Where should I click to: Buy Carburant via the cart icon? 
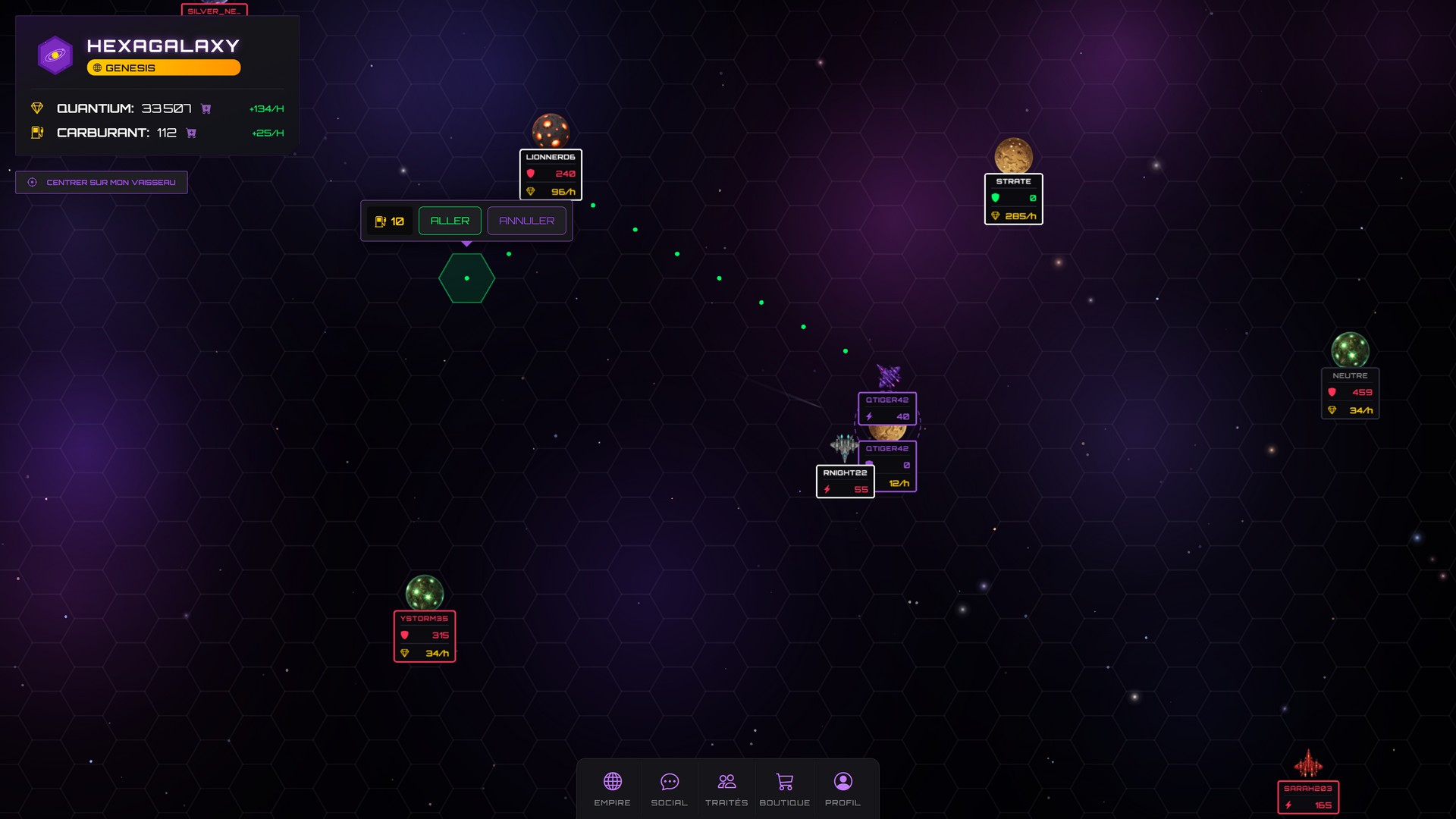(x=191, y=133)
